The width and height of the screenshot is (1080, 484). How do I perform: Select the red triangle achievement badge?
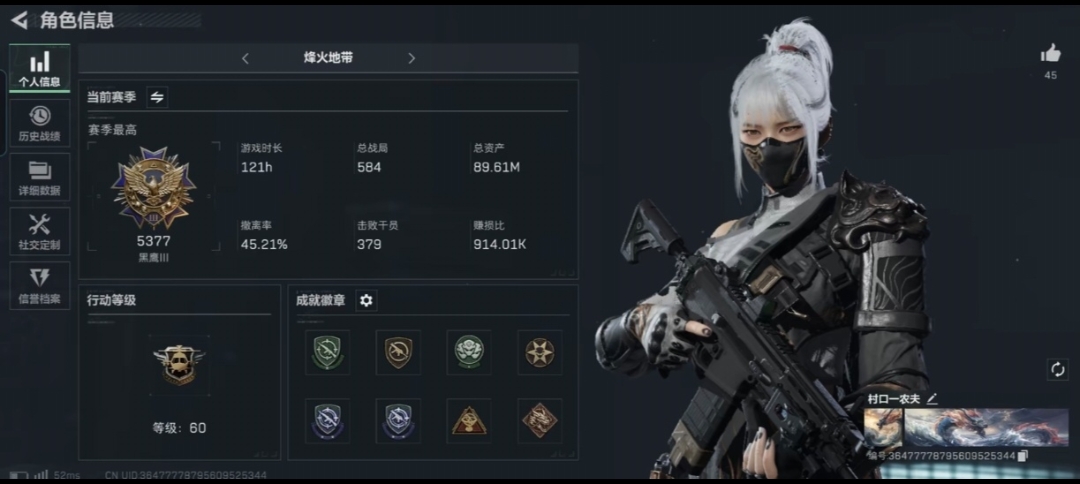(468, 420)
